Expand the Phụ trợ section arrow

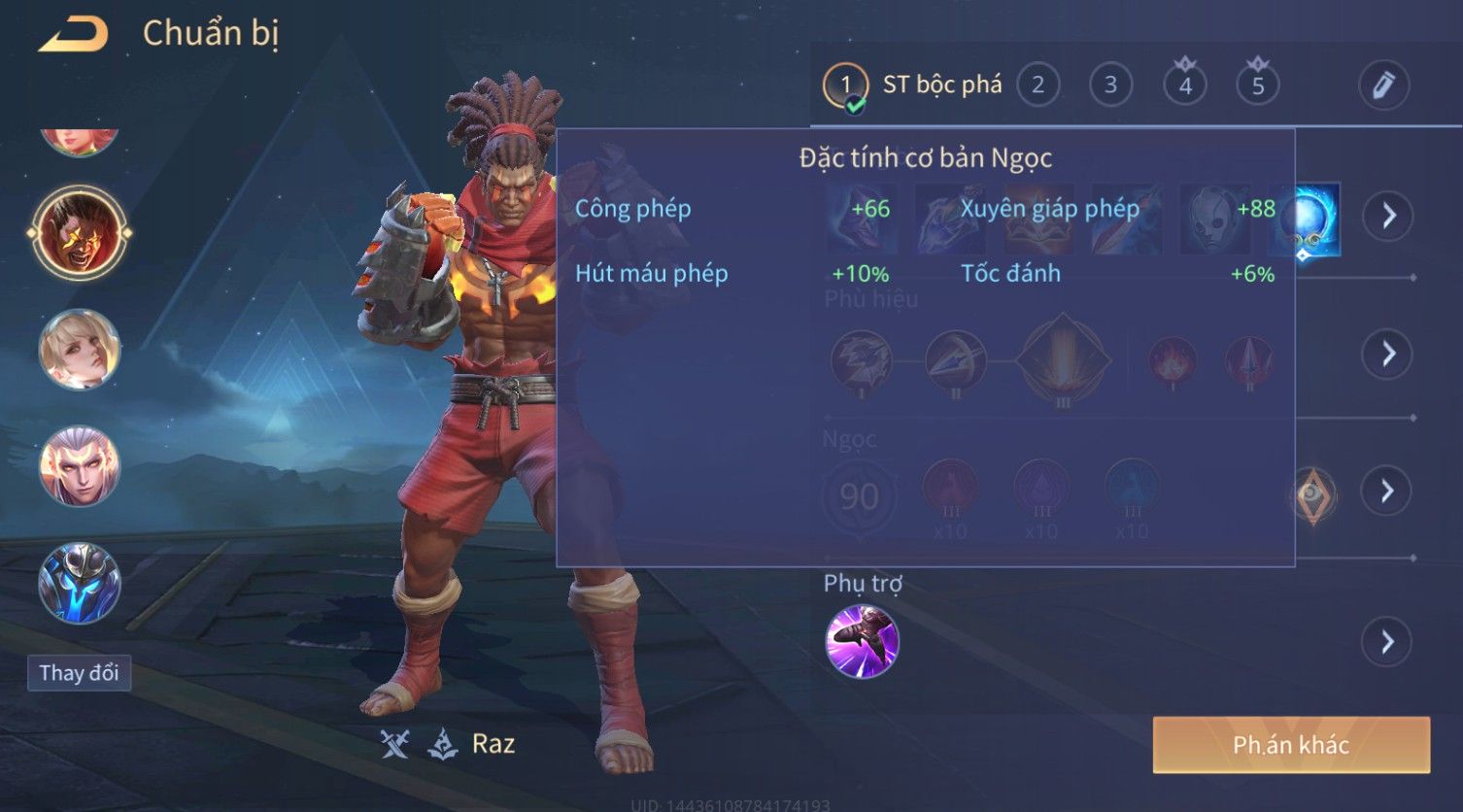pos(1387,641)
